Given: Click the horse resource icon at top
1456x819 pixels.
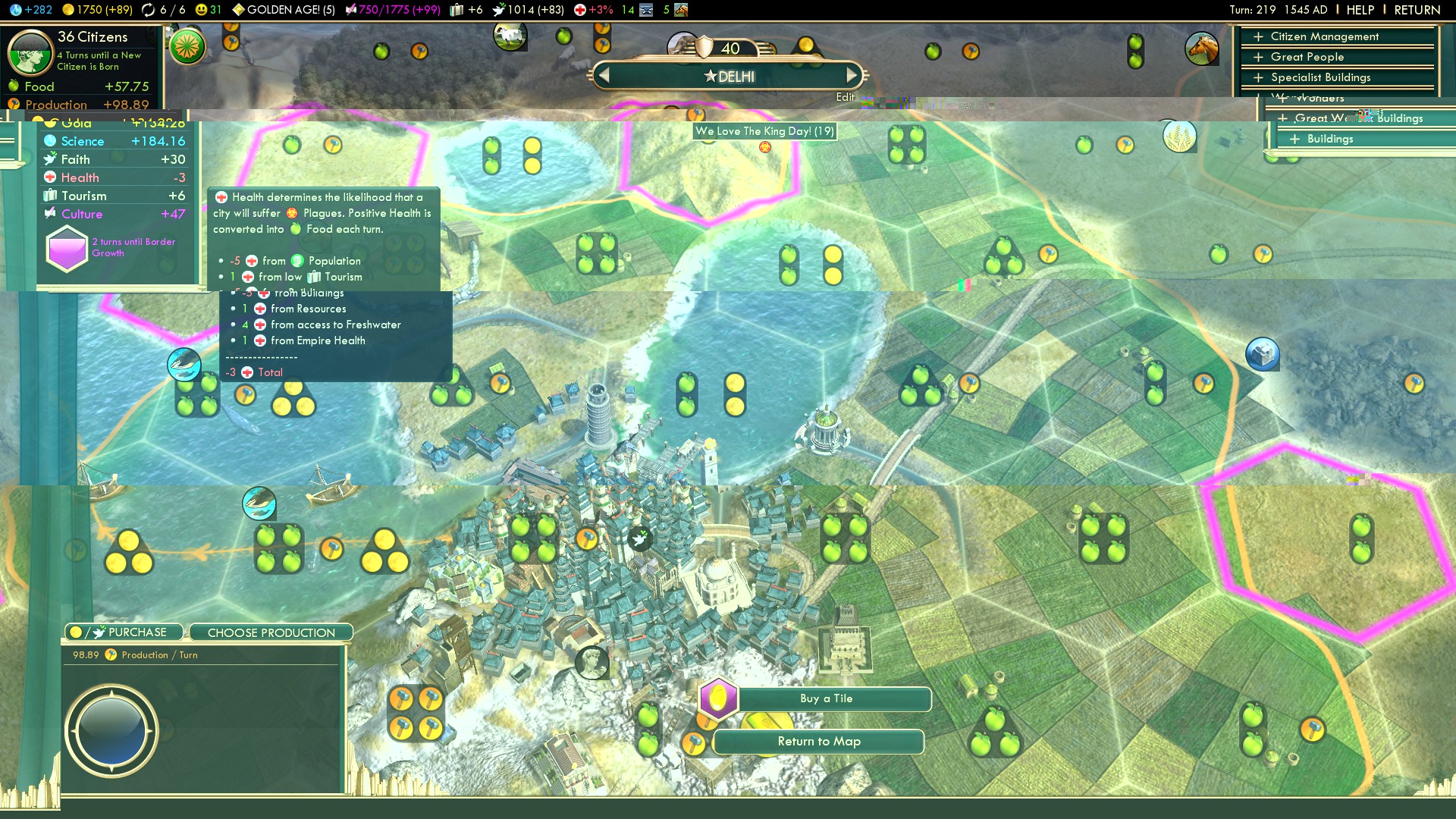Looking at the screenshot, I should 1201,49.
